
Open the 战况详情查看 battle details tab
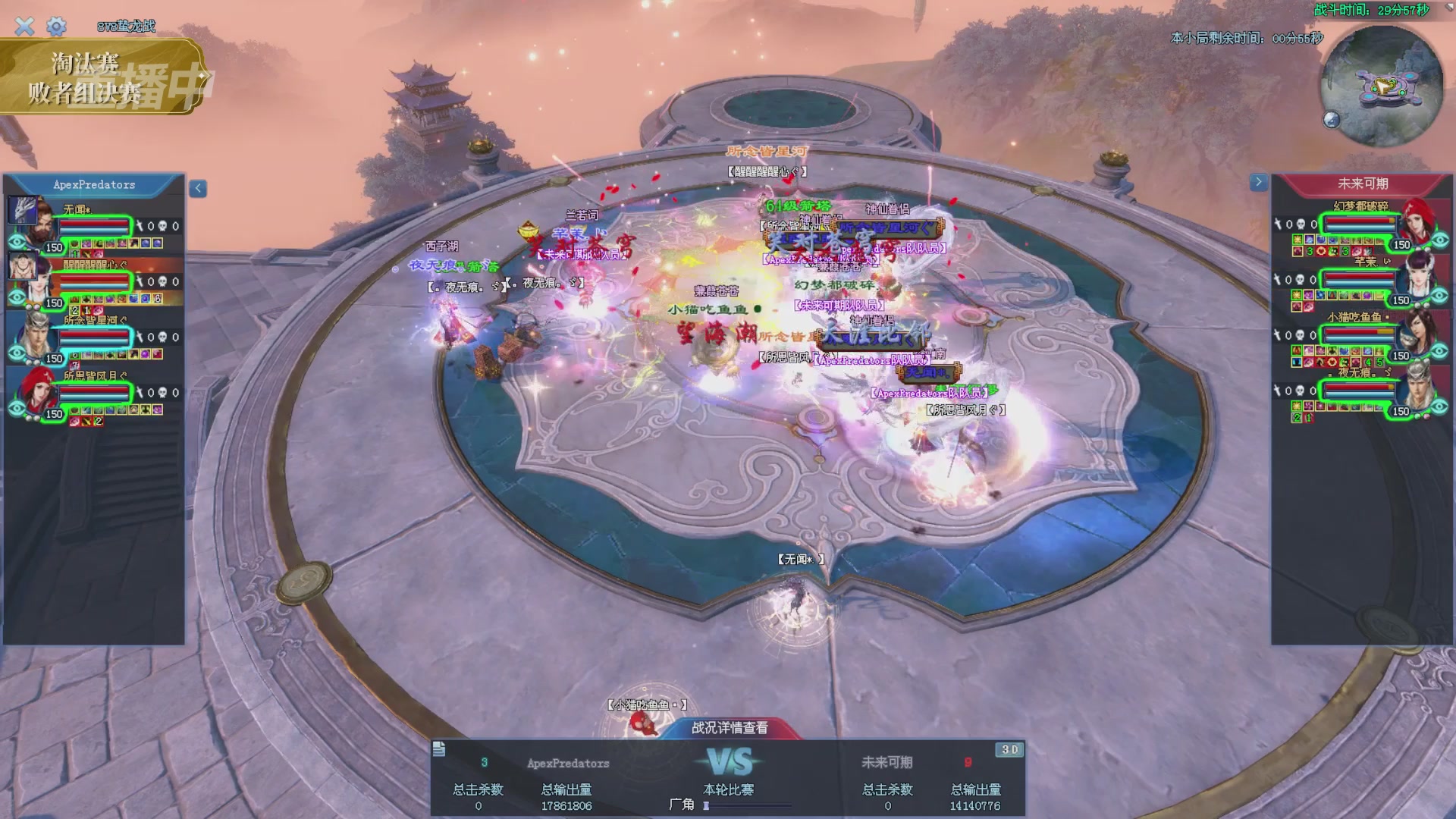pyautogui.click(x=730, y=728)
